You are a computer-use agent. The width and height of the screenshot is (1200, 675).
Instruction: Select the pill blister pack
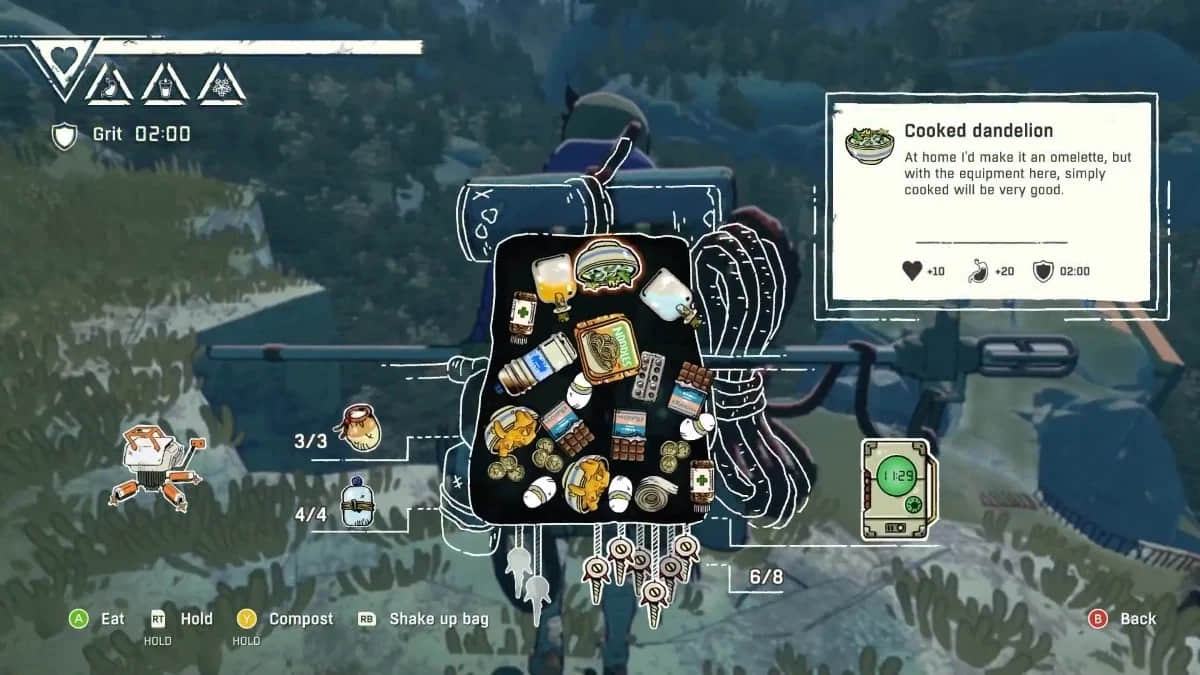651,371
